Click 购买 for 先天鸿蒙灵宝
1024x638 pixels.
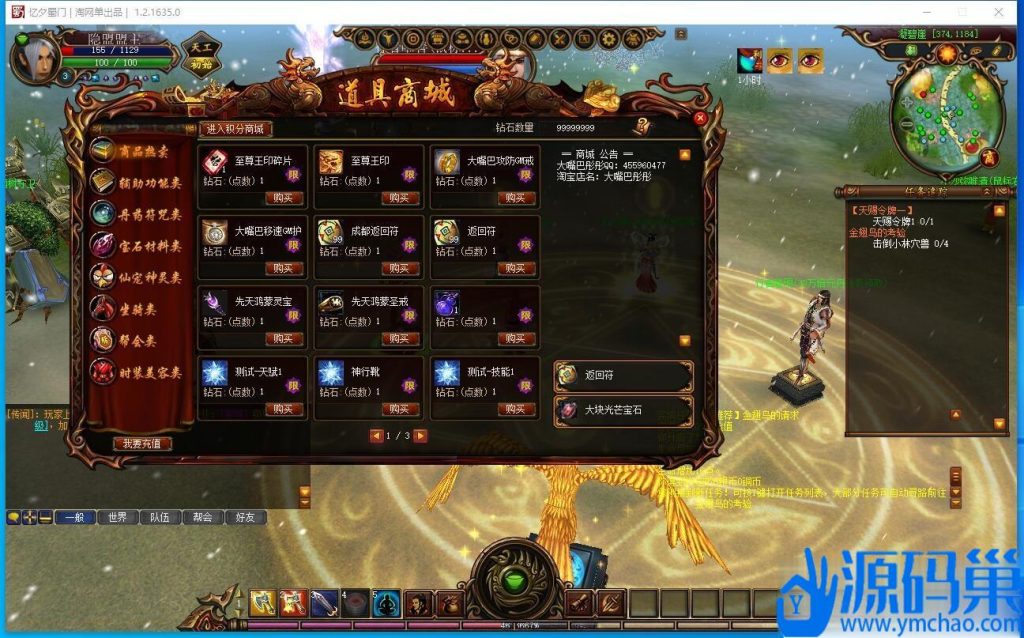point(284,338)
